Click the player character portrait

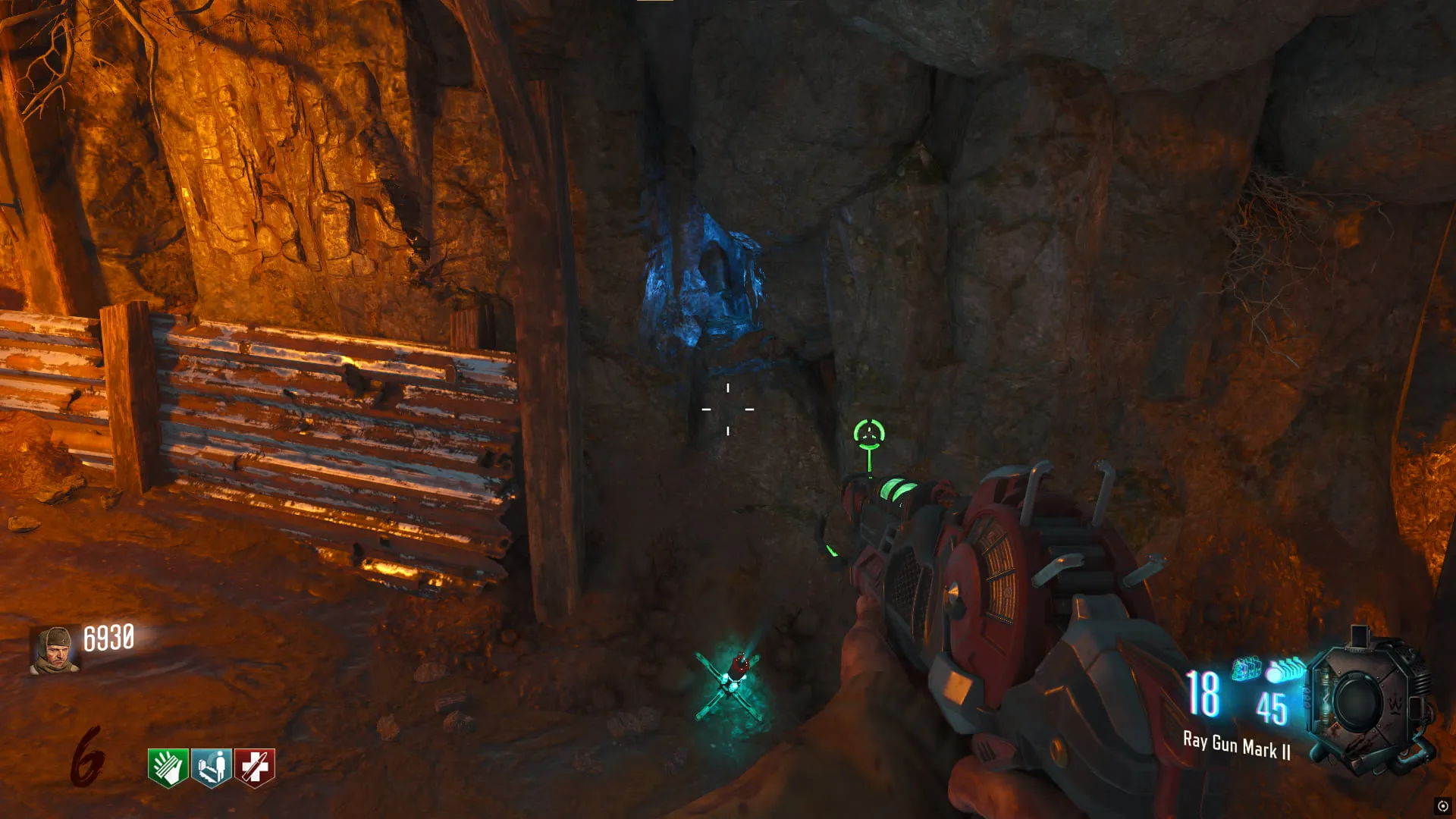(55, 650)
